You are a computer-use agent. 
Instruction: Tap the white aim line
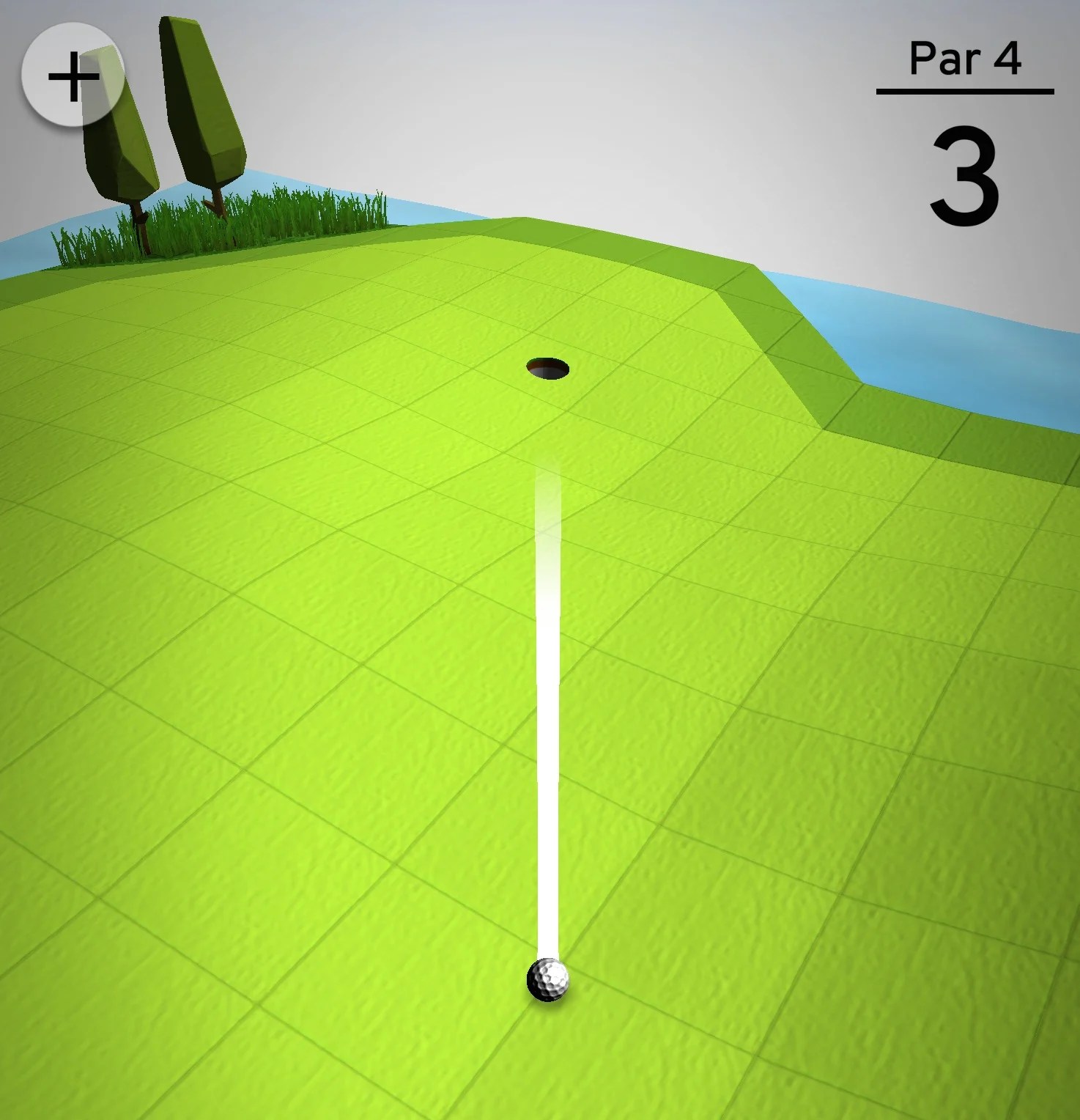pos(548,733)
